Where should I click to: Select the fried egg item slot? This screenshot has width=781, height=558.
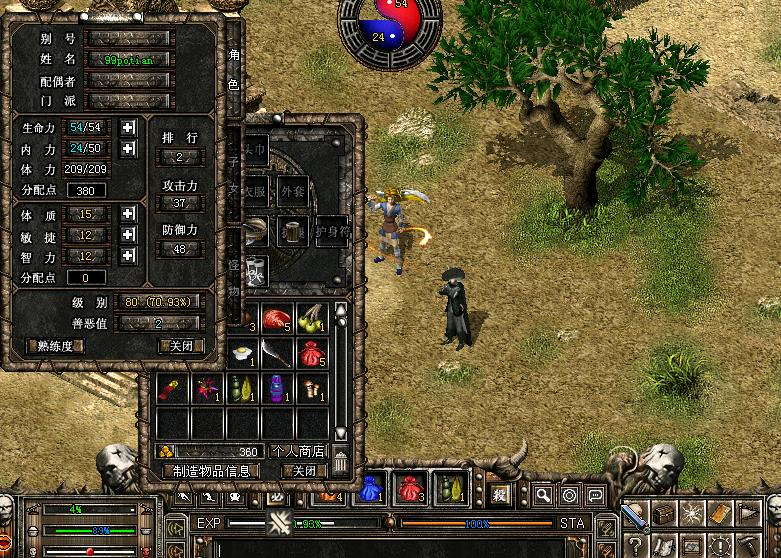click(x=243, y=353)
